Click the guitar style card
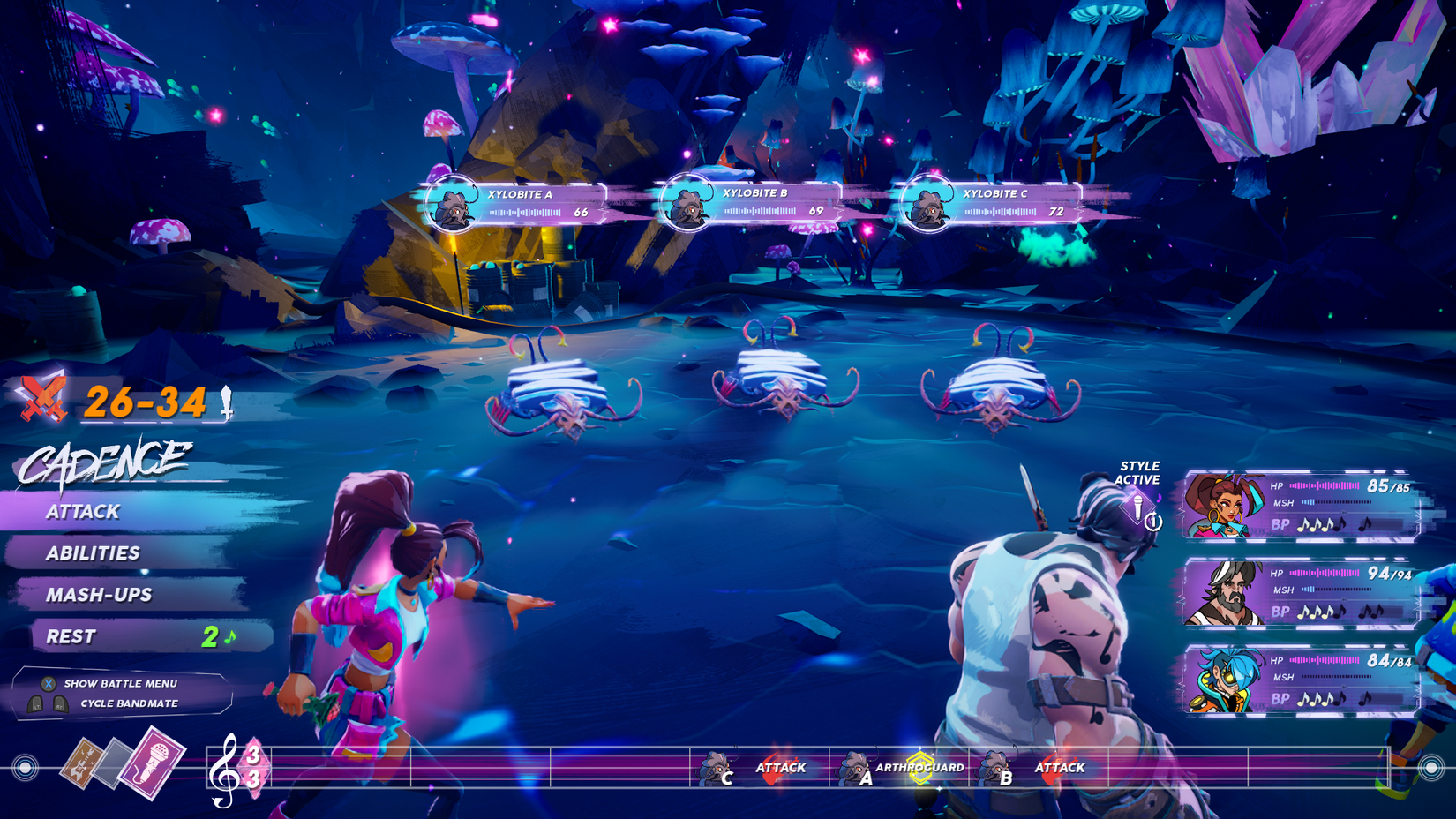This screenshot has height=819, width=1456. click(82, 761)
